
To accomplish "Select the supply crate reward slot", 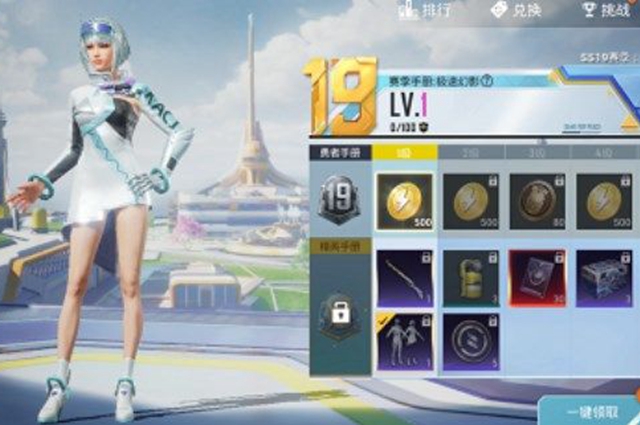I will pos(603,277).
